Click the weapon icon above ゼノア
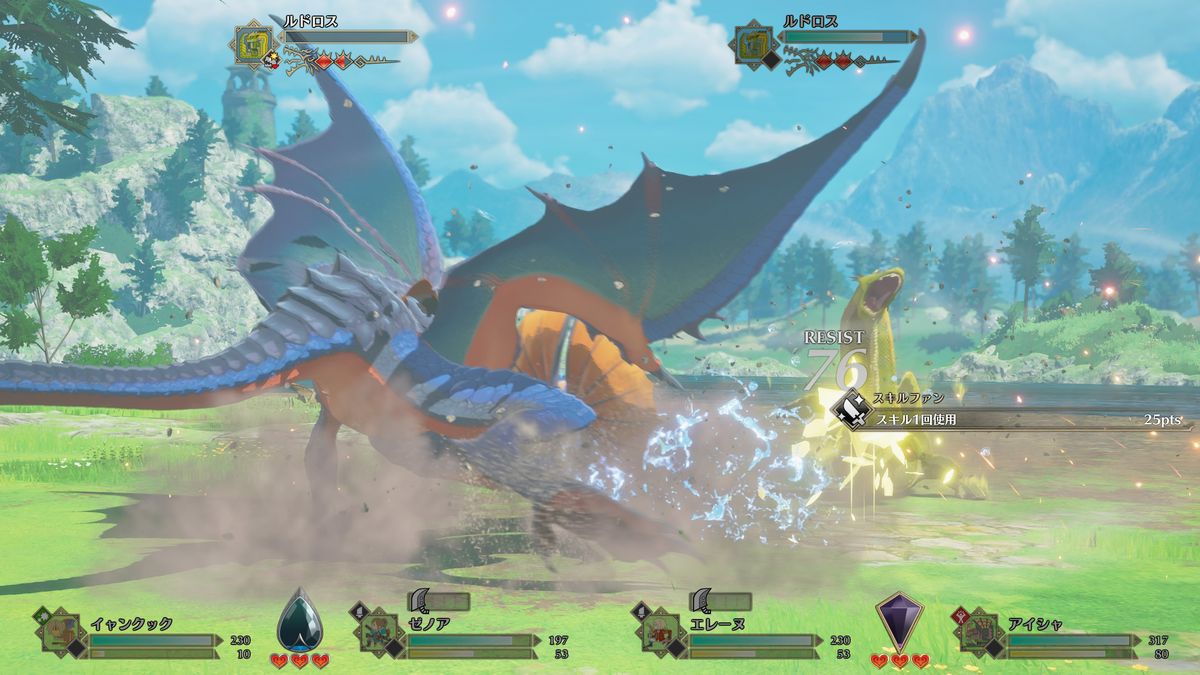The height and width of the screenshot is (675, 1200). click(x=422, y=600)
